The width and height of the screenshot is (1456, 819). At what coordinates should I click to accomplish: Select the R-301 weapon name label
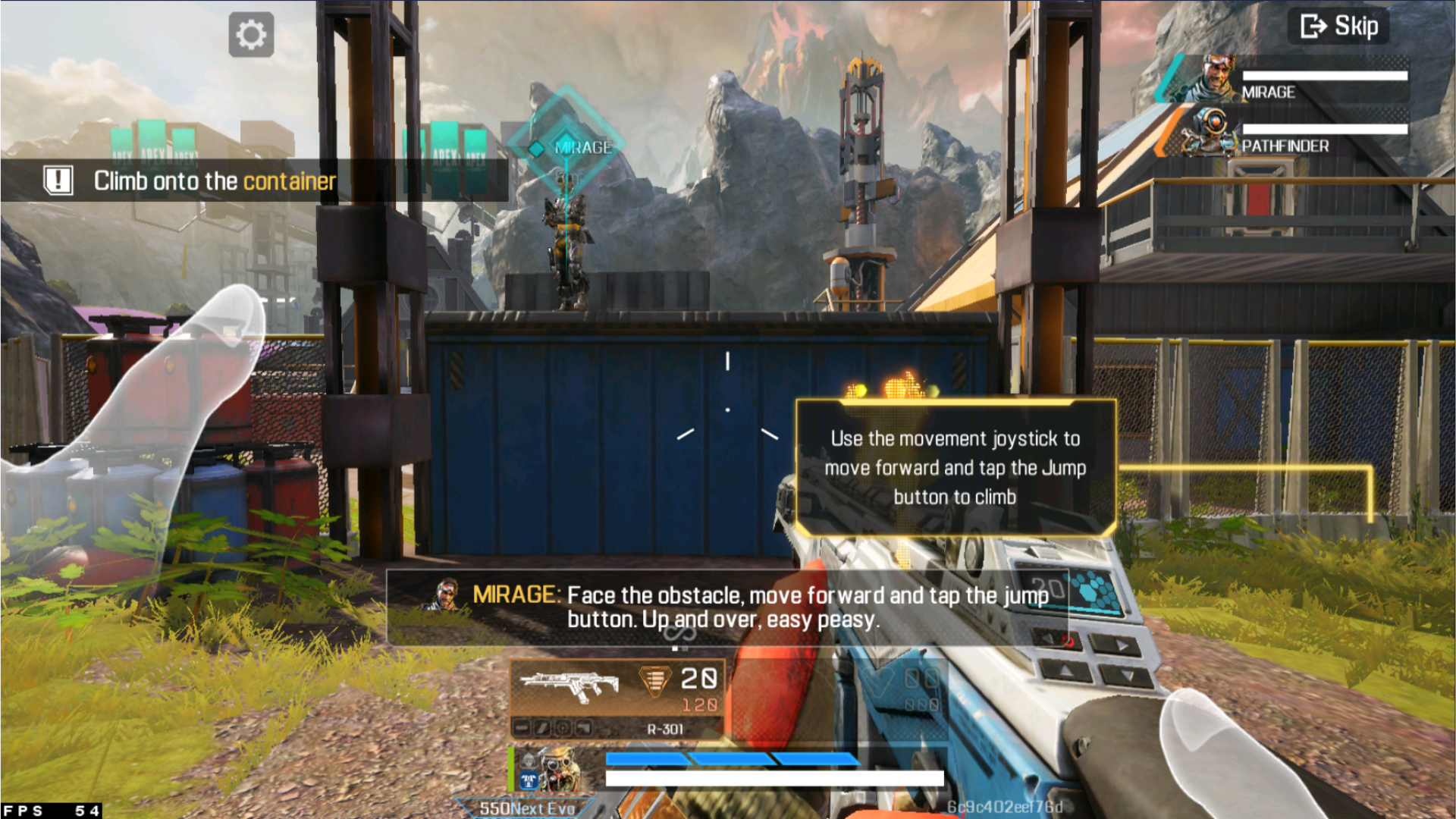point(664,730)
